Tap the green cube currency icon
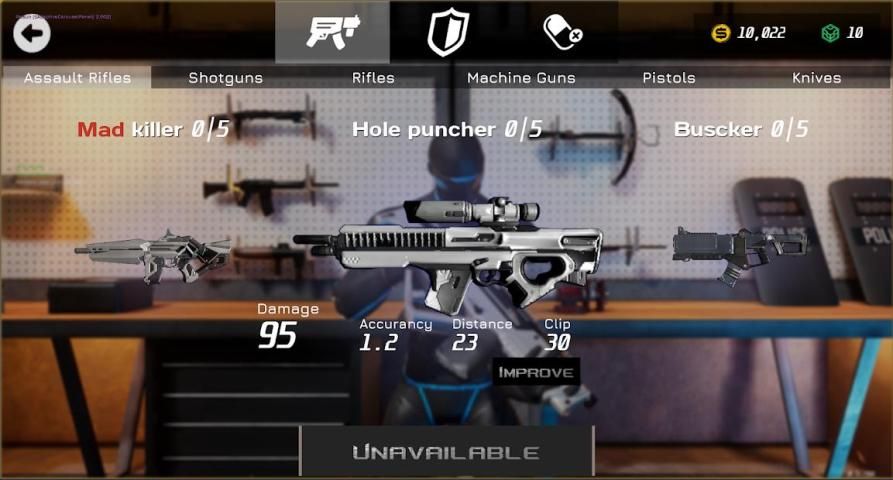The height and width of the screenshot is (480, 893). click(x=829, y=33)
